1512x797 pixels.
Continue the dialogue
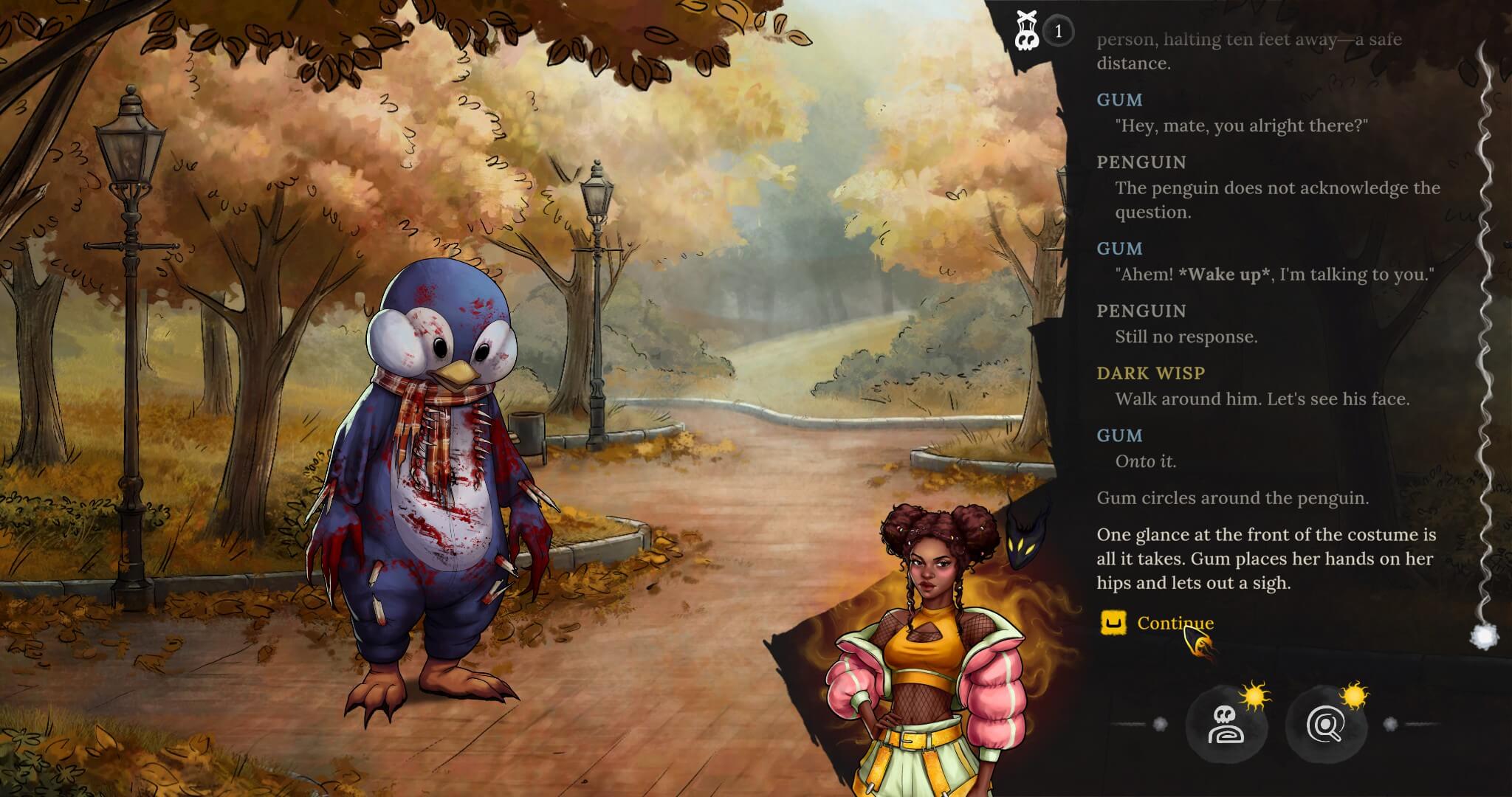pos(1174,624)
